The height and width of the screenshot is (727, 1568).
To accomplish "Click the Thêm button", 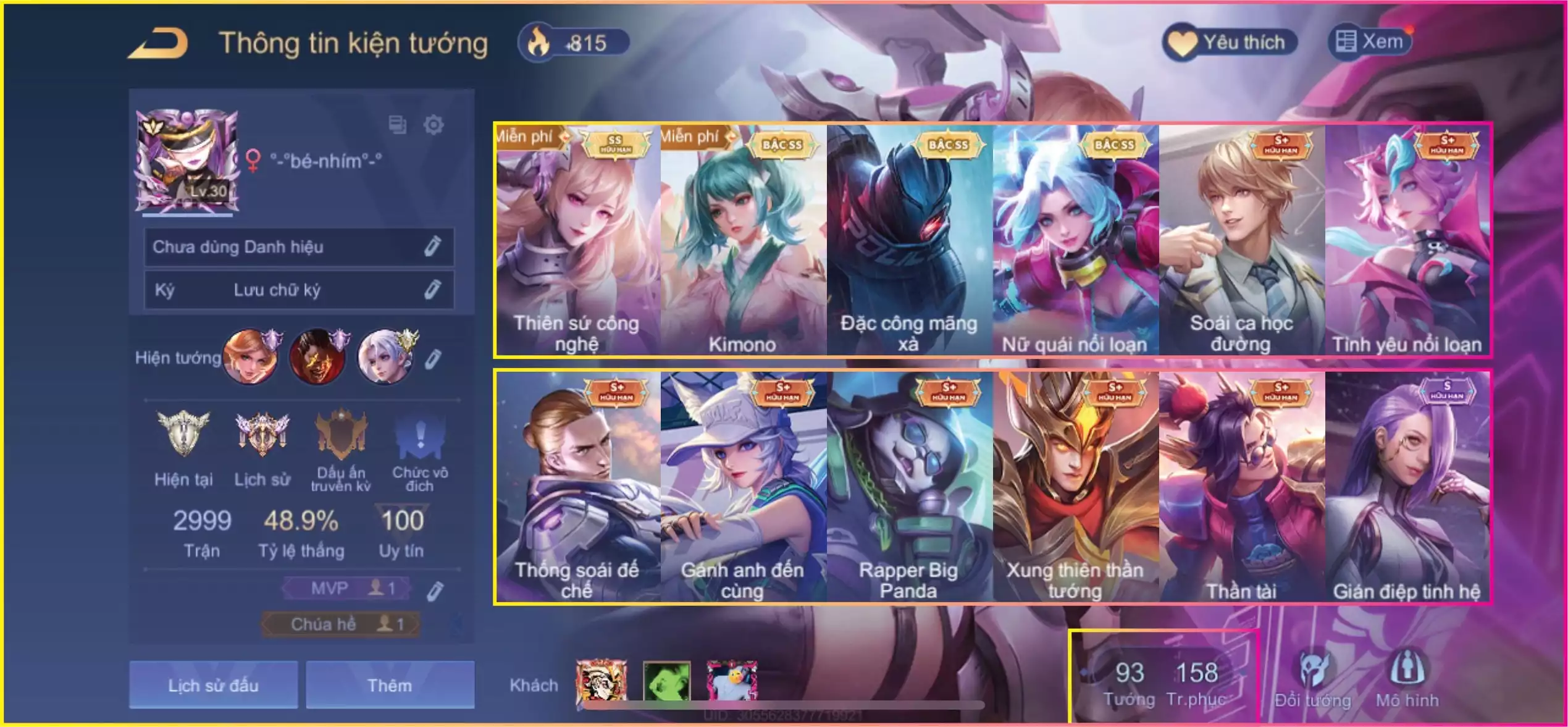I will [390, 684].
